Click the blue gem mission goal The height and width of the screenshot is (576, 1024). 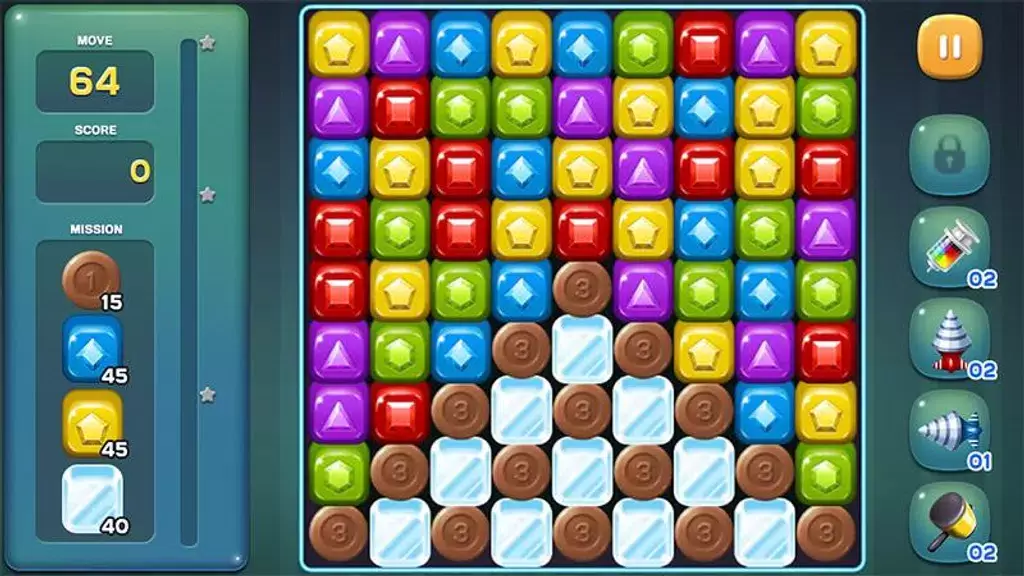[92, 349]
